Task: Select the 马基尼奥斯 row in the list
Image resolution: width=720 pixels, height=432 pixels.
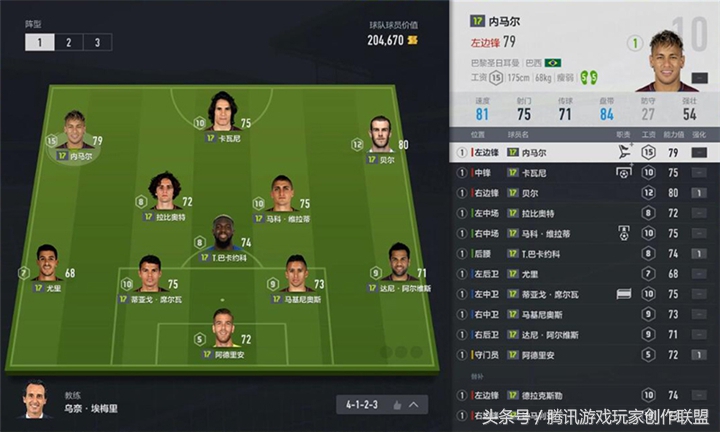Action: click(x=583, y=314)
